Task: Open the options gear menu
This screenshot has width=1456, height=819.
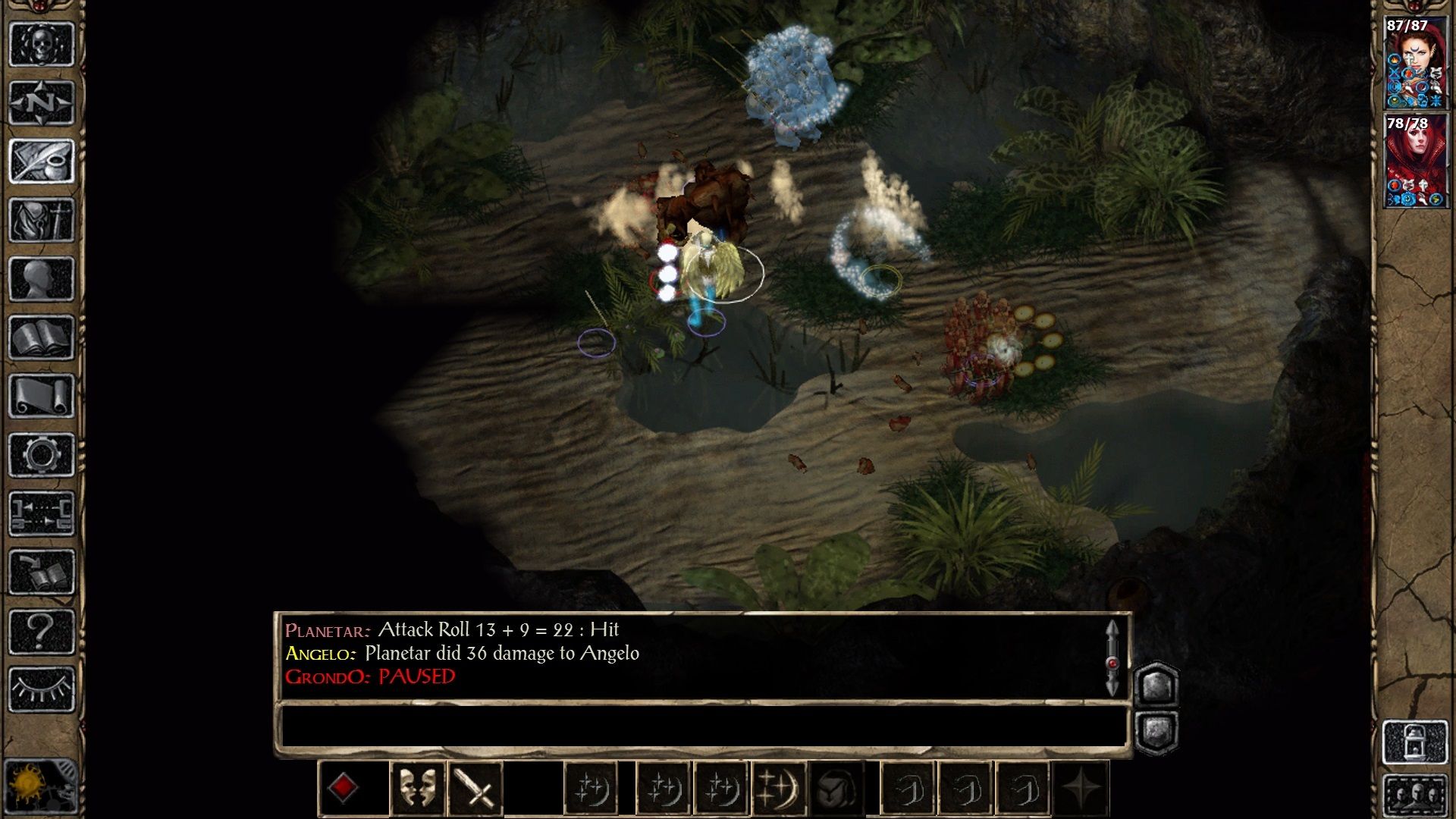Action: 42,455
